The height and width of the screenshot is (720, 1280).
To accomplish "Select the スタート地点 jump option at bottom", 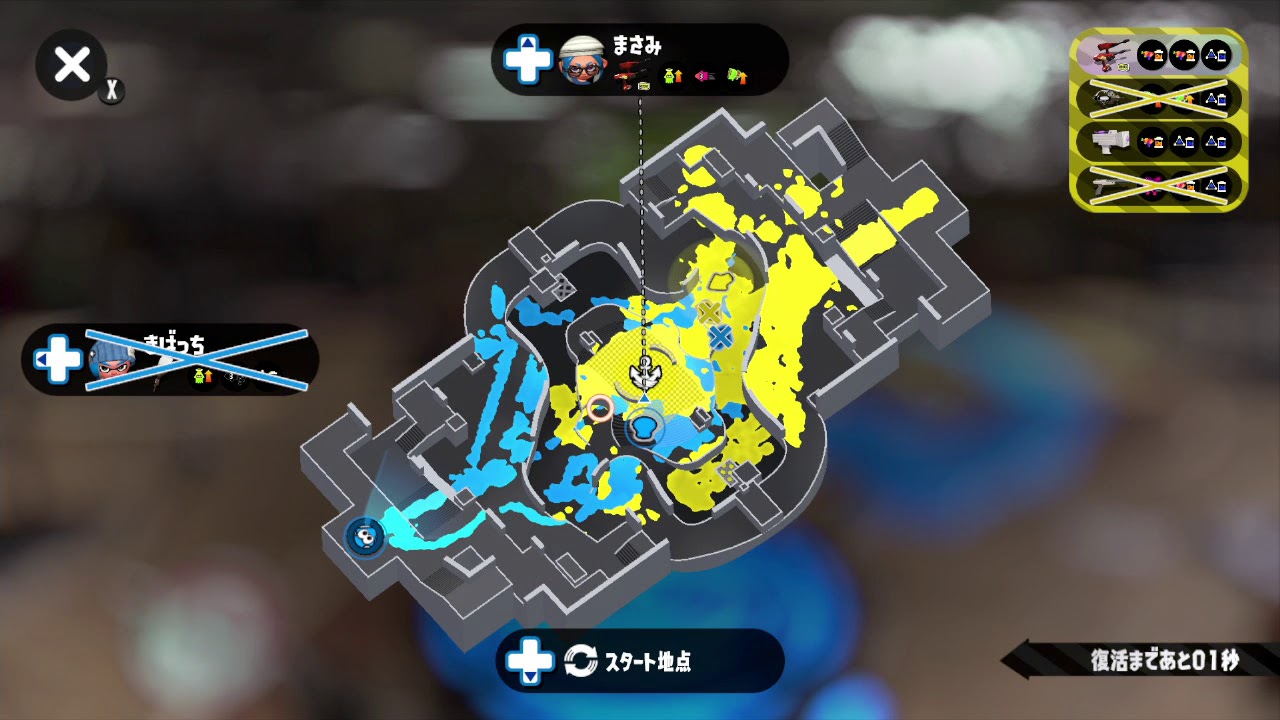I will tap(640, 658).
